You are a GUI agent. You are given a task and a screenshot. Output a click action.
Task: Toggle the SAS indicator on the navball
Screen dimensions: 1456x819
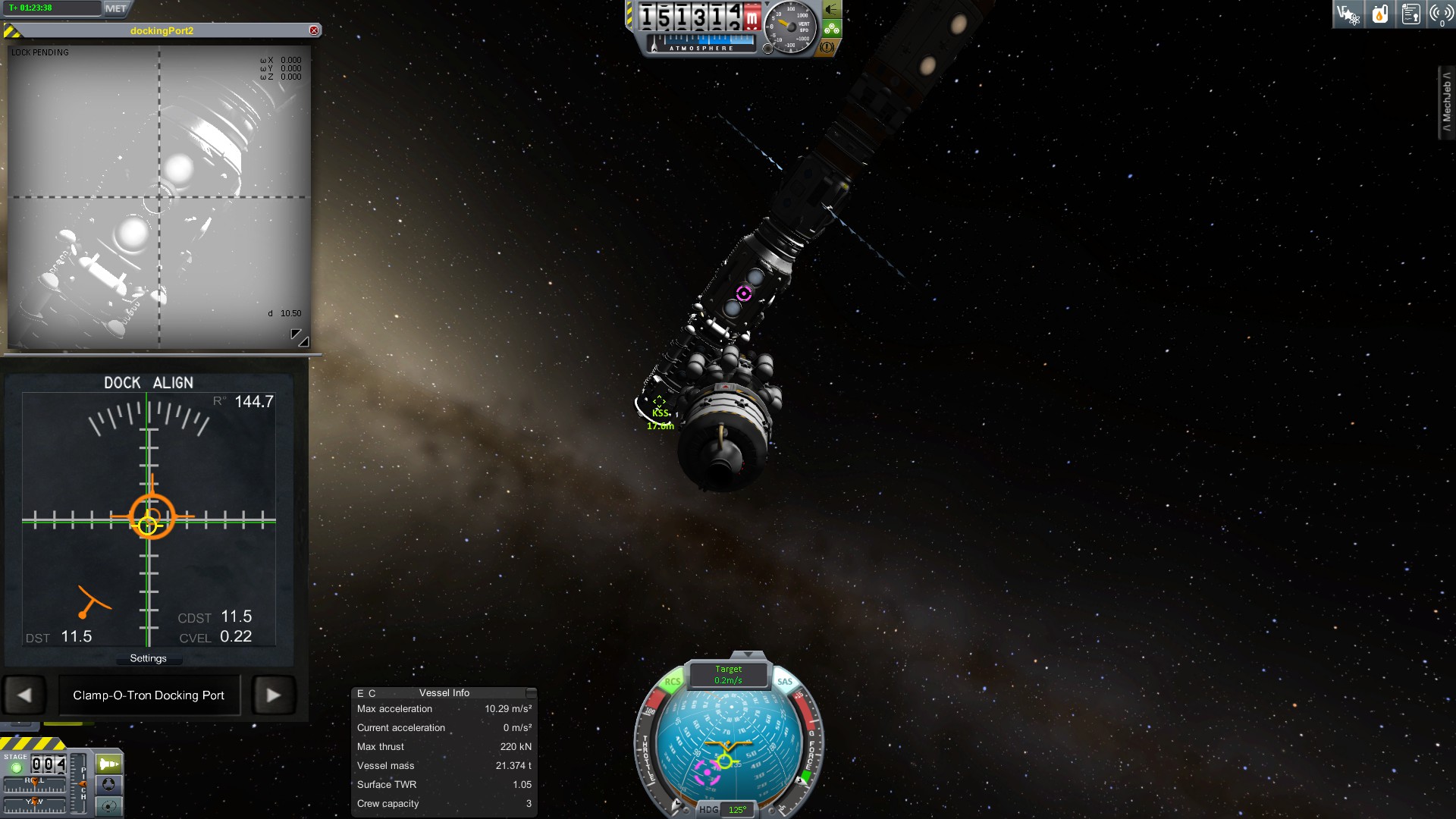[785, 682]
